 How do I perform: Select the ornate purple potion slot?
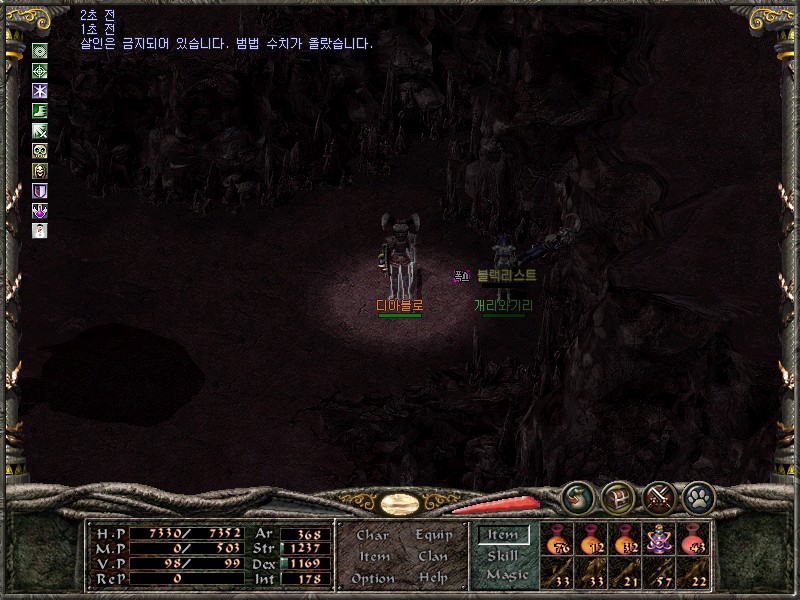659,541
